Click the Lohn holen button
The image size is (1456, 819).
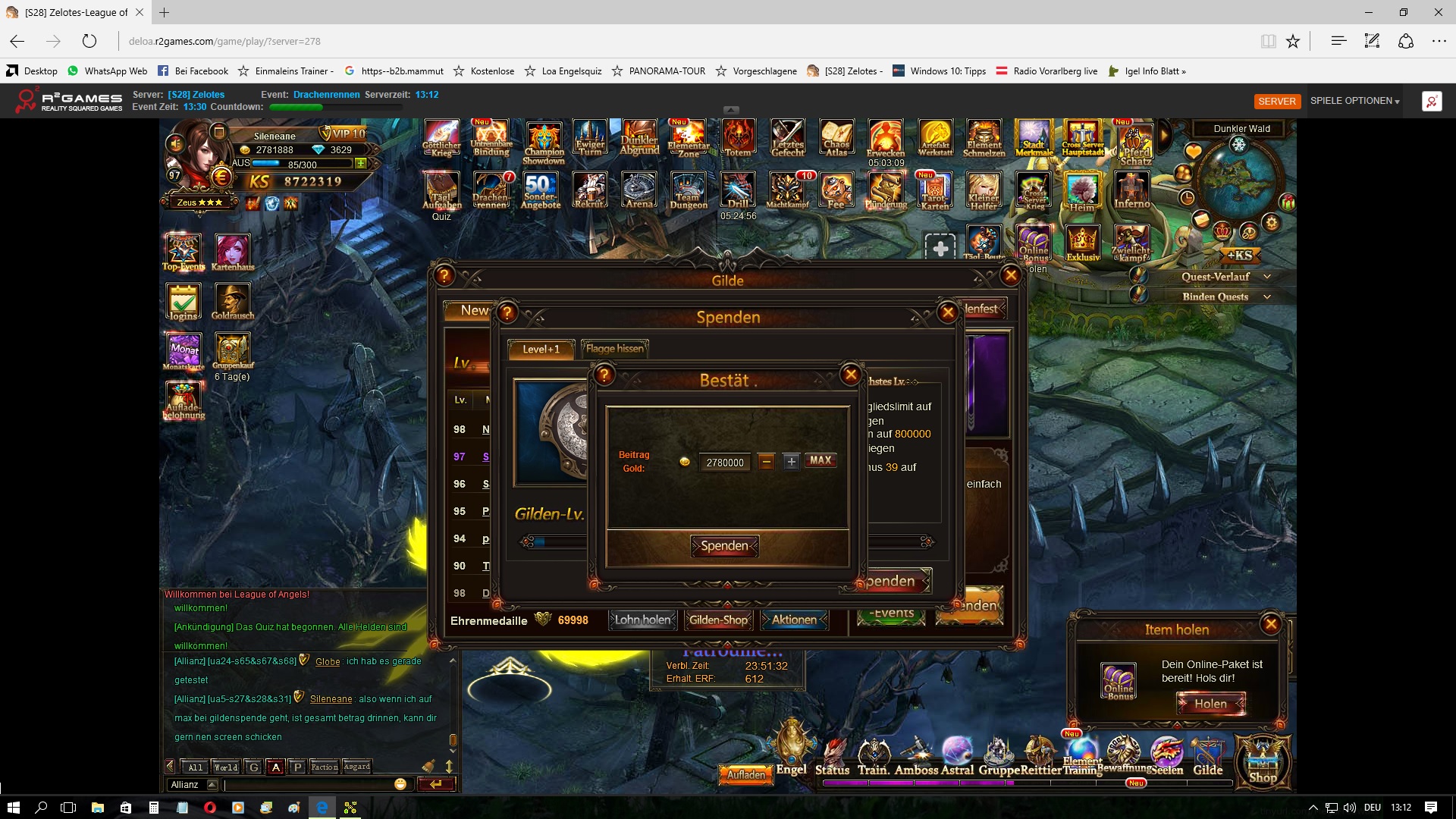[642, 620]
